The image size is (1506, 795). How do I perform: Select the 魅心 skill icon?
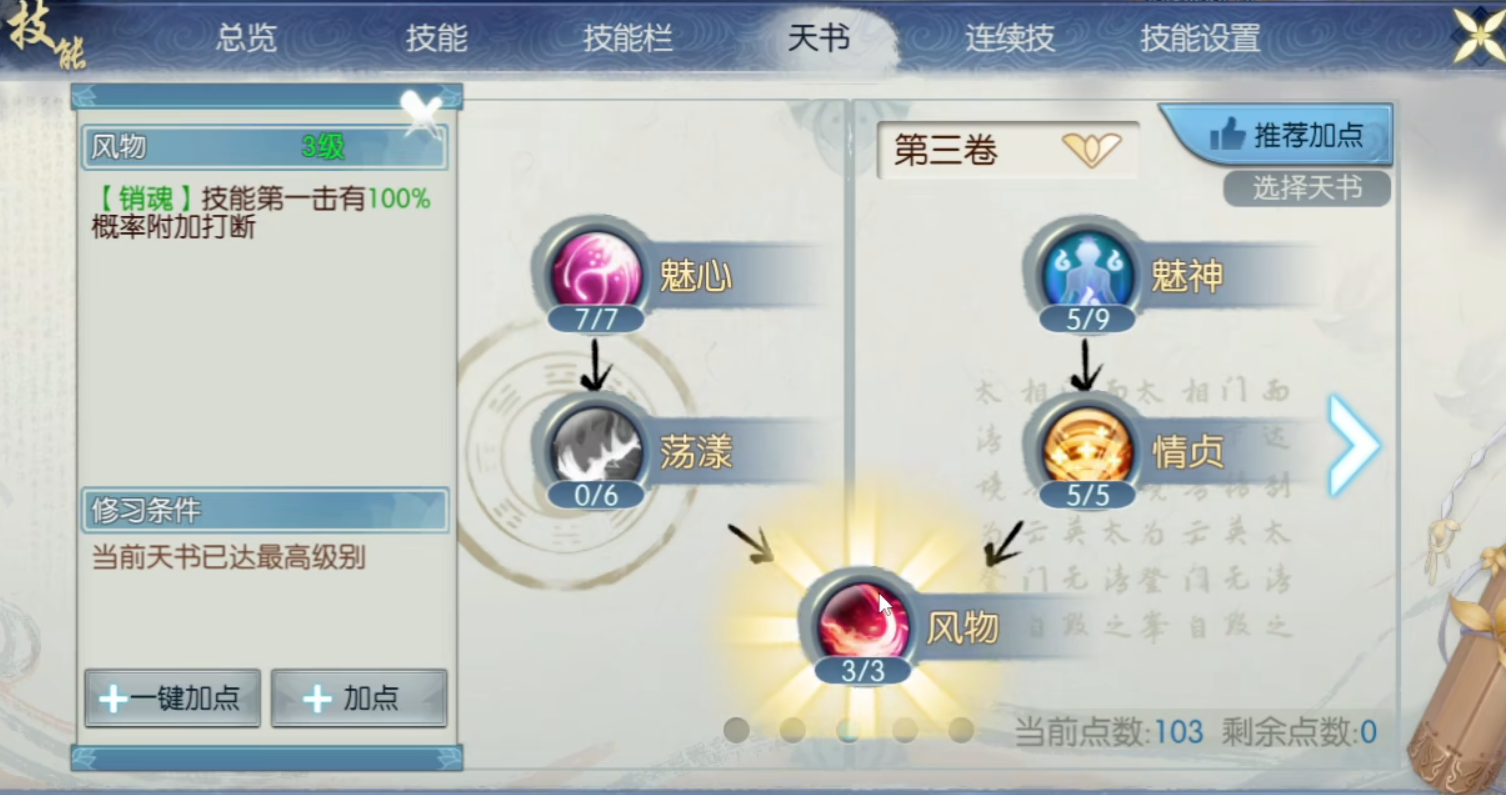tap(597, 270)
